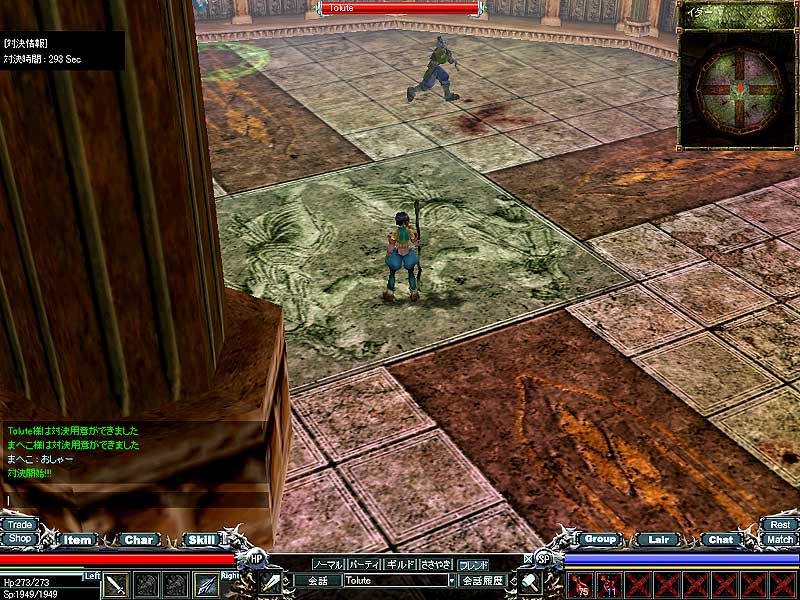Open the Group menu

coord(599,539)
